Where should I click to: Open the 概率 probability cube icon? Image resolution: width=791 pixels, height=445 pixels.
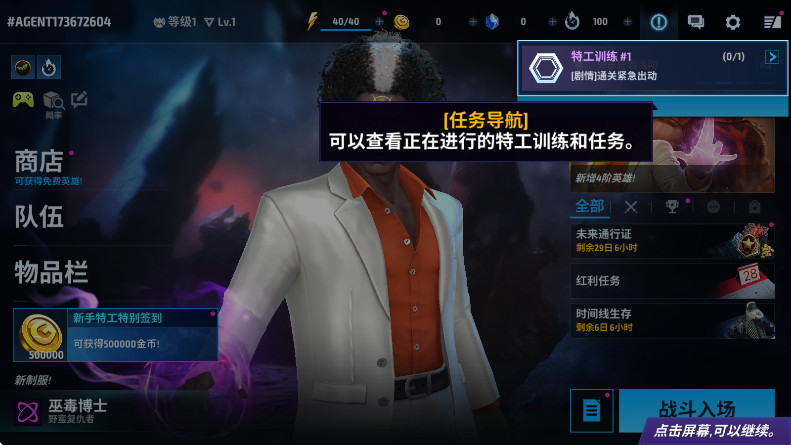coord(52,99)
